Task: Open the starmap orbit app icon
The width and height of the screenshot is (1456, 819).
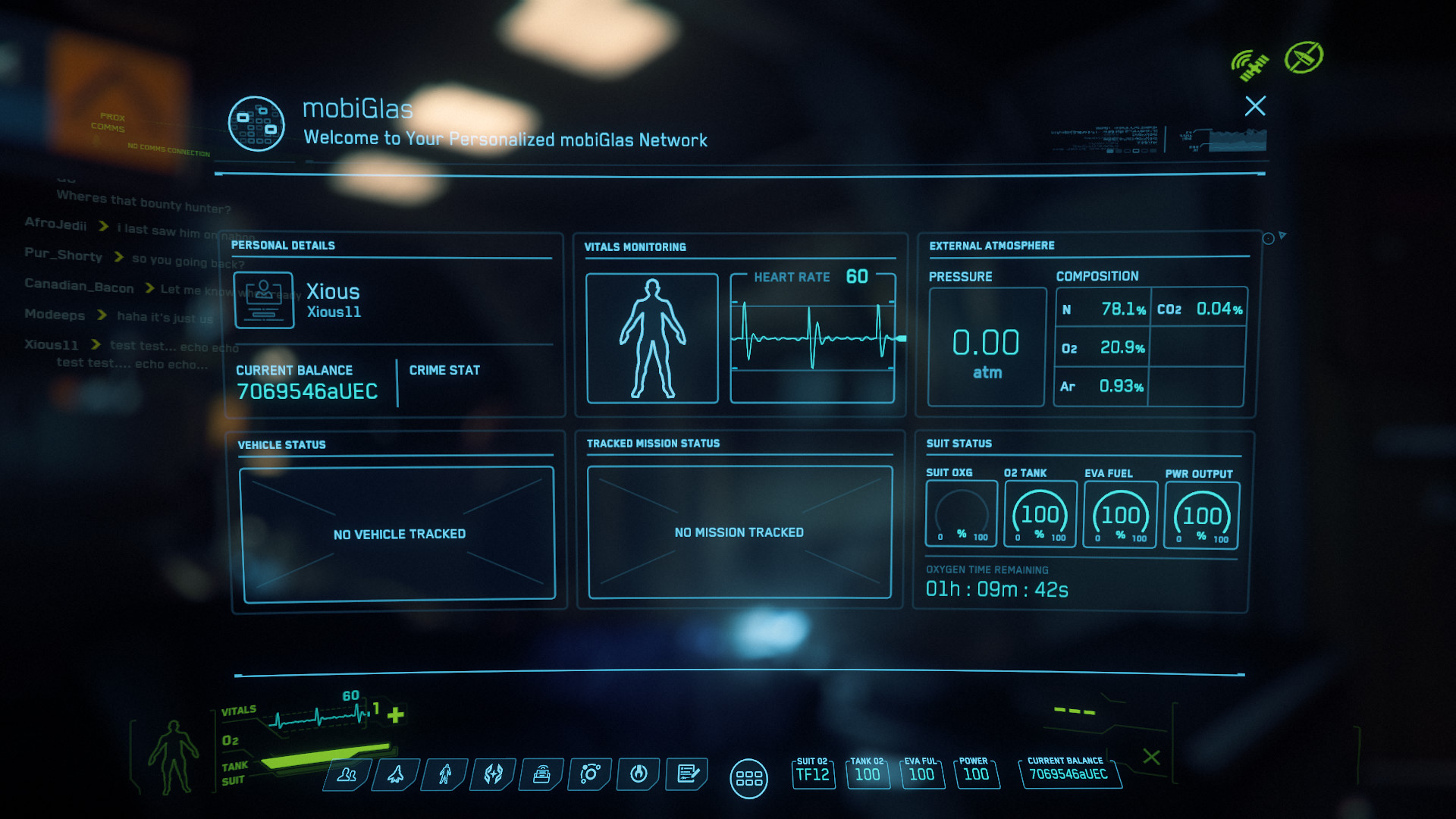Action: click(590, 774)
